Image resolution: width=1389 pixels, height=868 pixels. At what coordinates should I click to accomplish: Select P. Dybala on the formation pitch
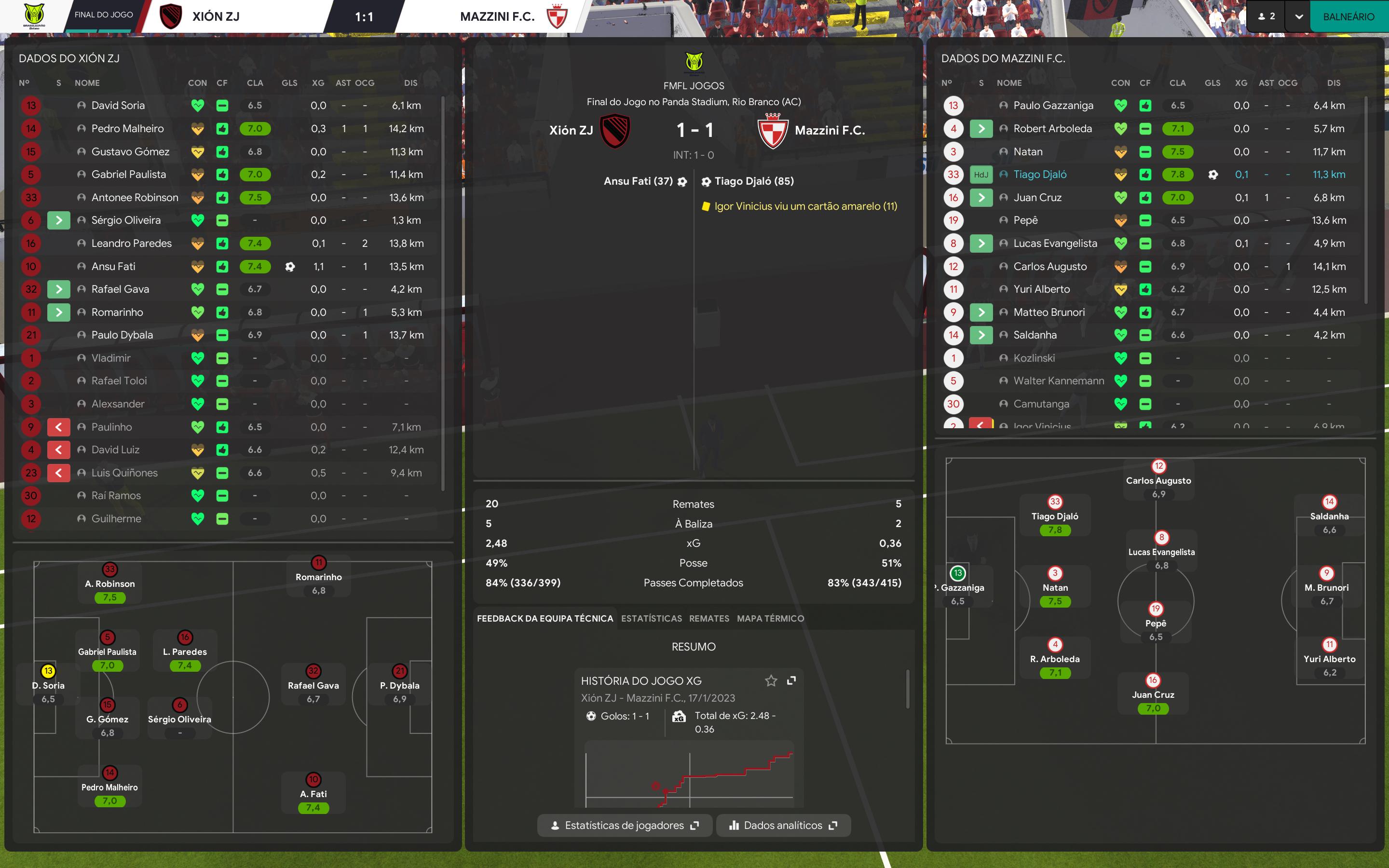tap(399, 685)
